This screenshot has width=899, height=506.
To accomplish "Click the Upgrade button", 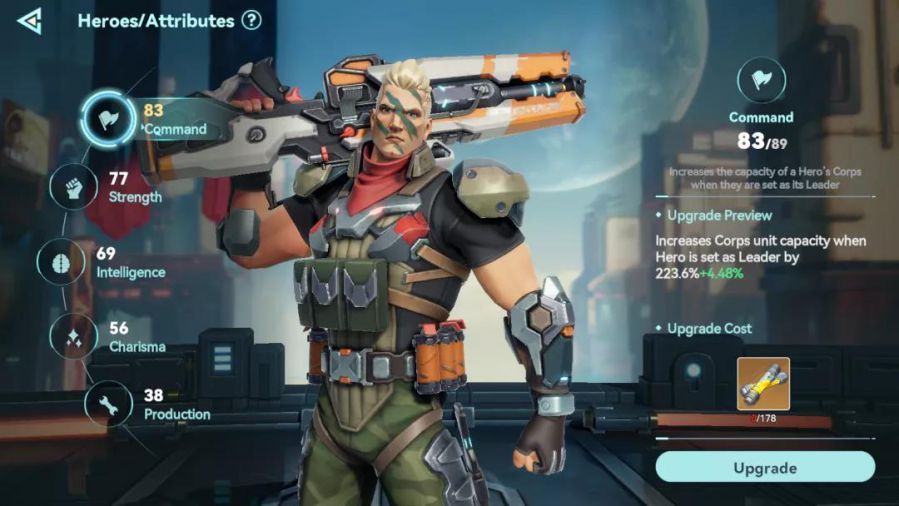I will coord(765,467).
